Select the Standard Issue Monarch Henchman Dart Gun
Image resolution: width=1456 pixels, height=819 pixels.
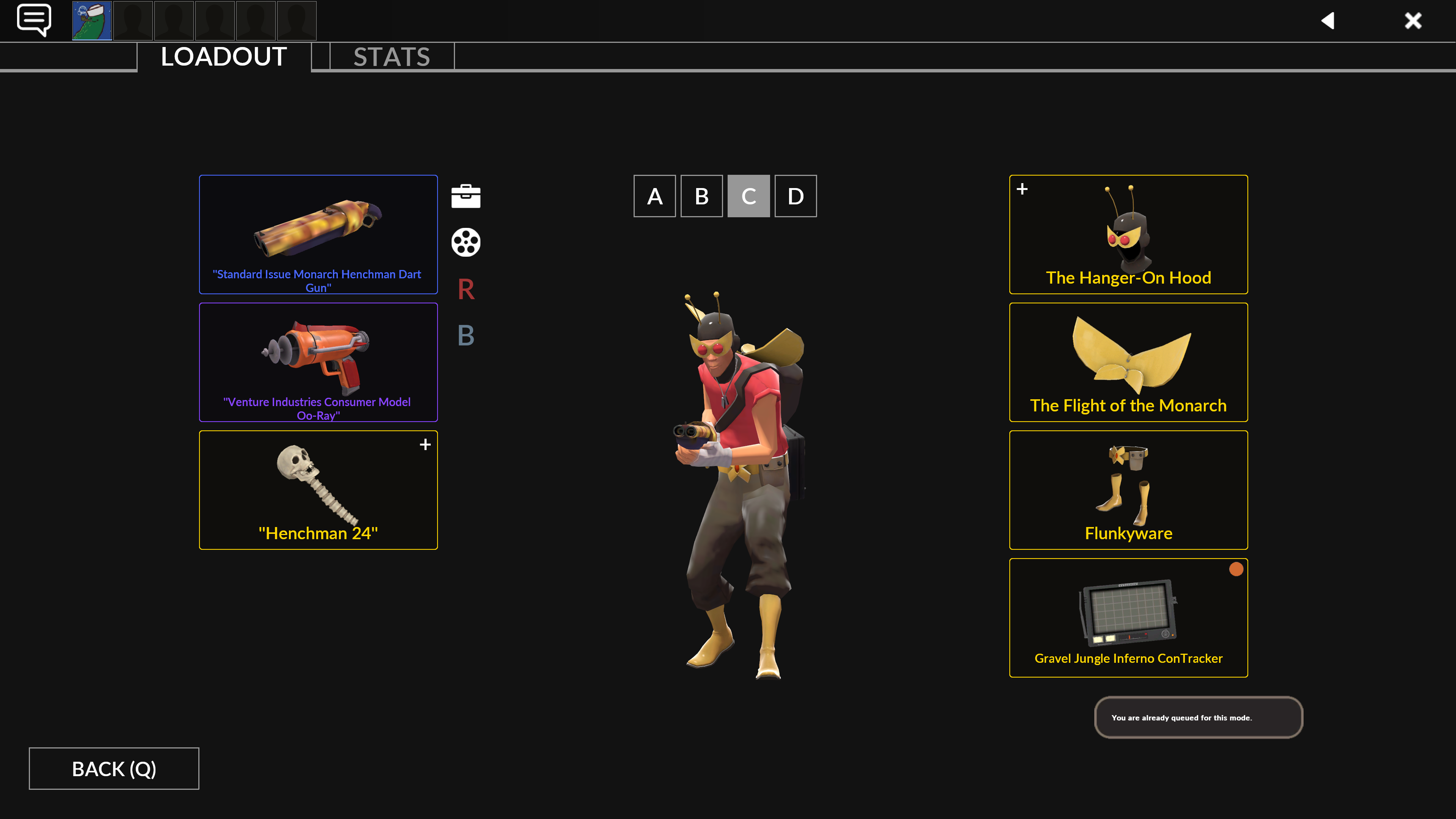pos(318,234)
